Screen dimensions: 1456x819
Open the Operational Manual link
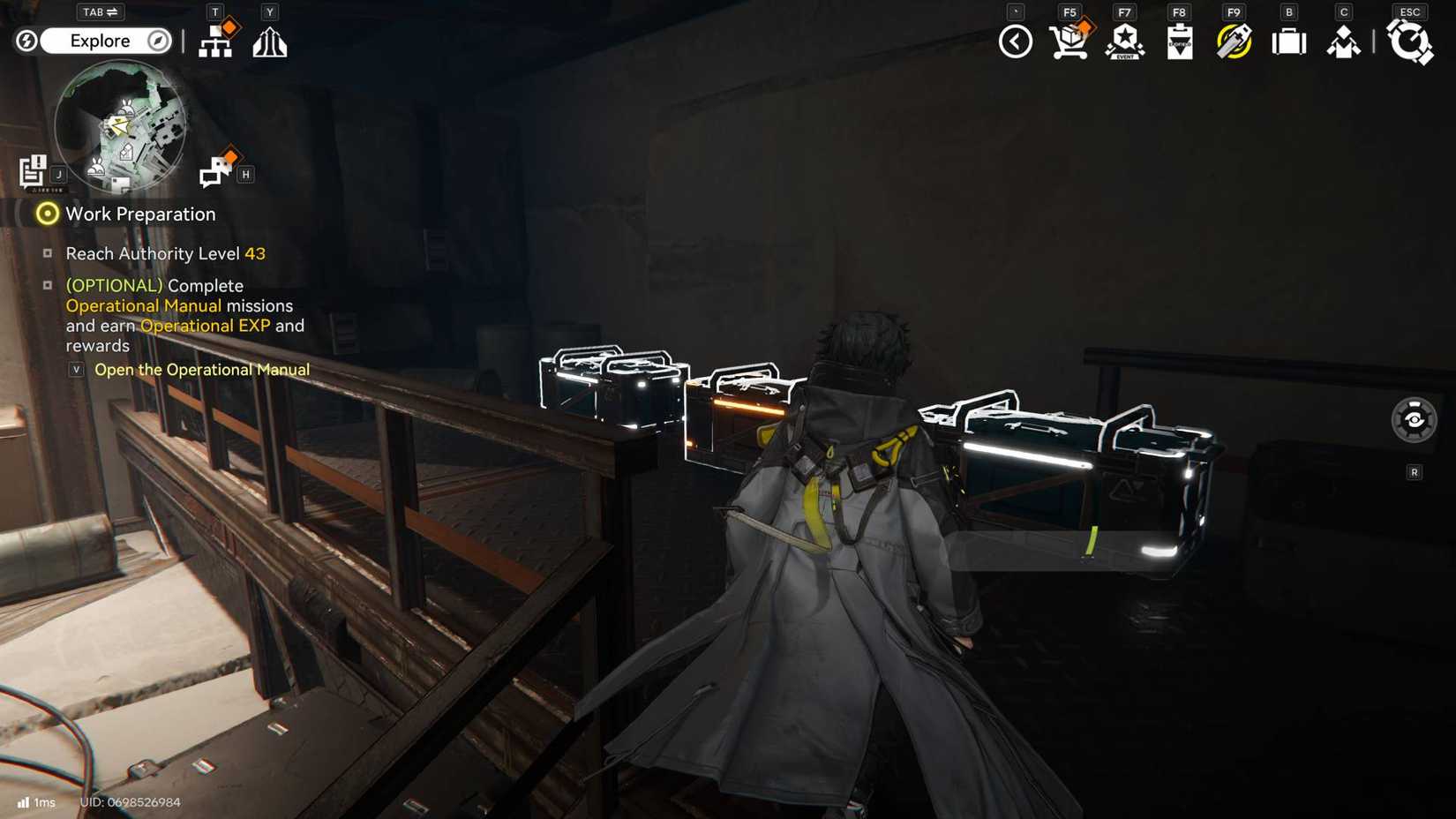[x=201, y=370]
